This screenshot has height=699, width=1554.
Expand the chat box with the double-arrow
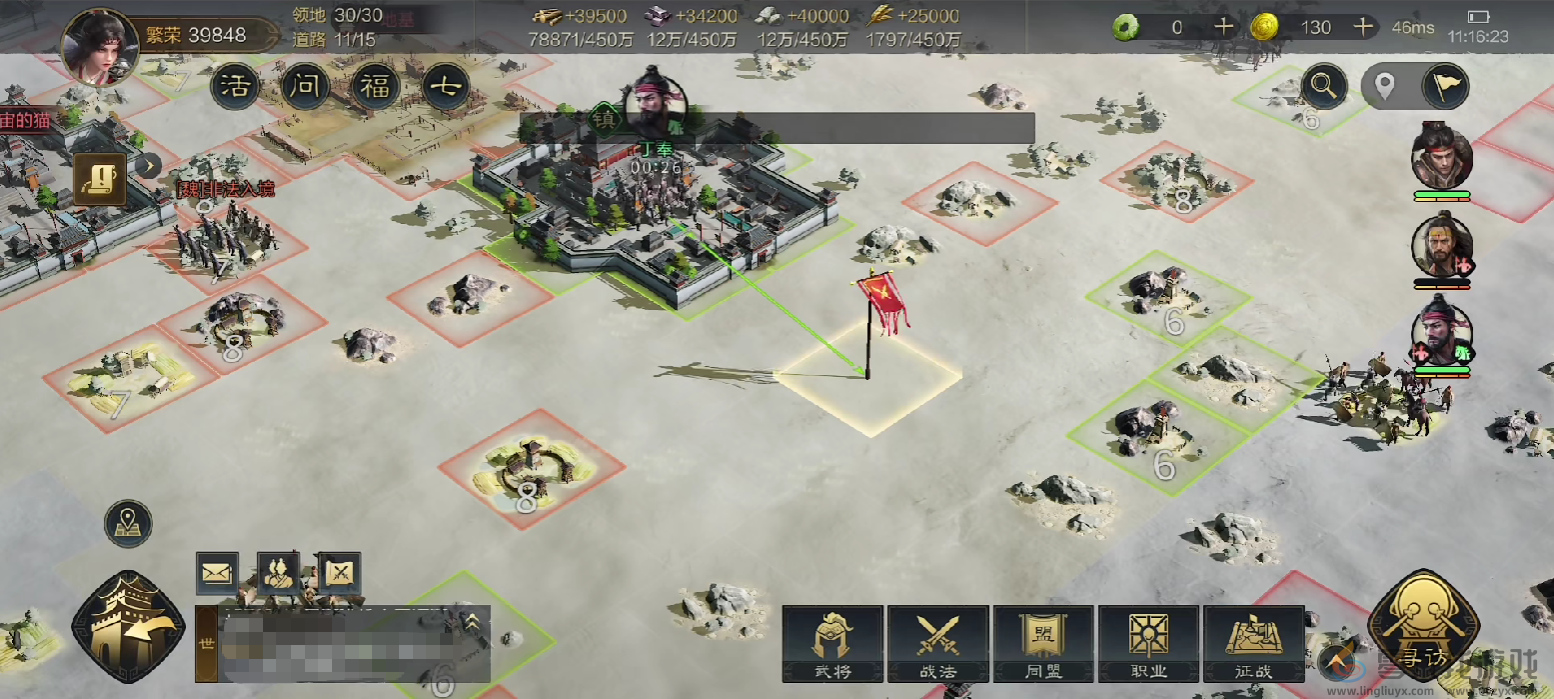pos(471,623)
